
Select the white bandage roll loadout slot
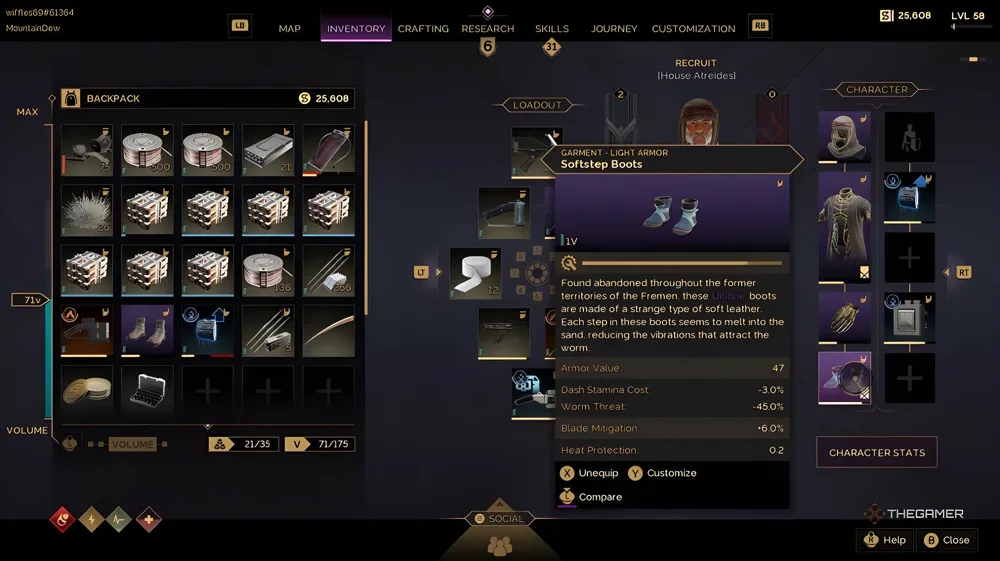point(475,273)
